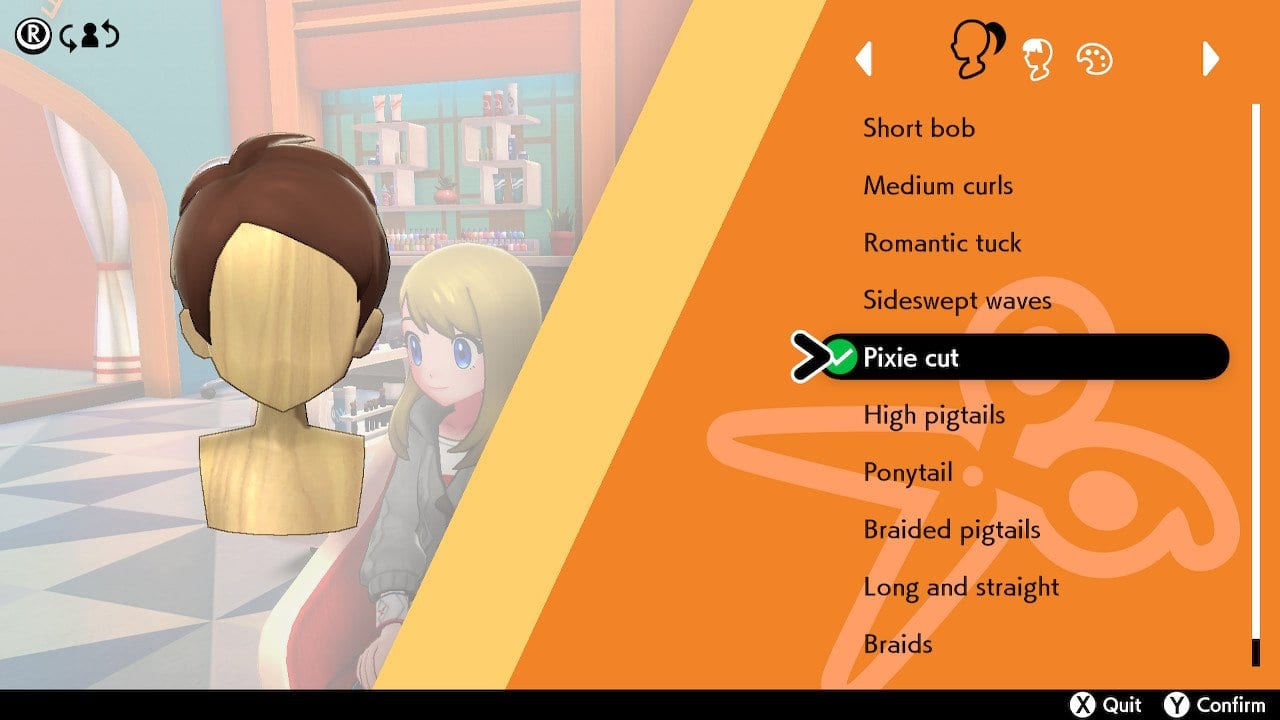Expand the next category with the right chevron
The image size is (1280, 720).
[x=1209, y=59]
